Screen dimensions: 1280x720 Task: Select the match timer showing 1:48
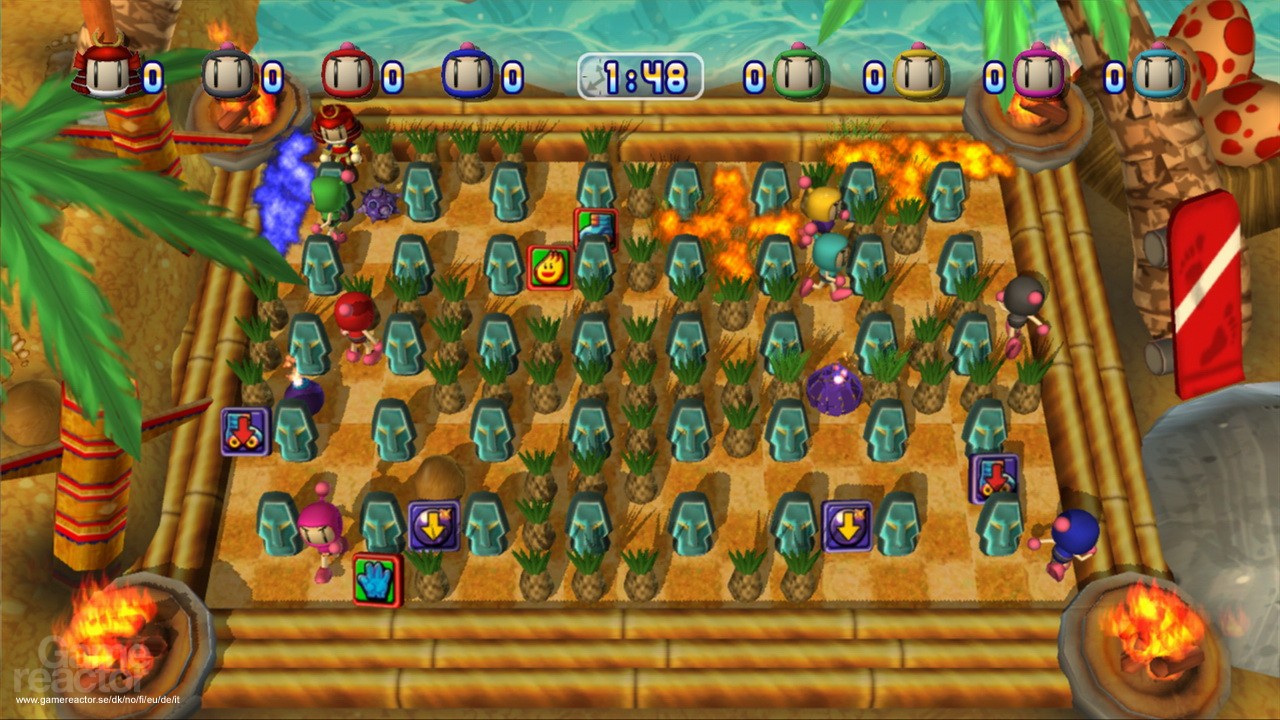pos(640,76)
